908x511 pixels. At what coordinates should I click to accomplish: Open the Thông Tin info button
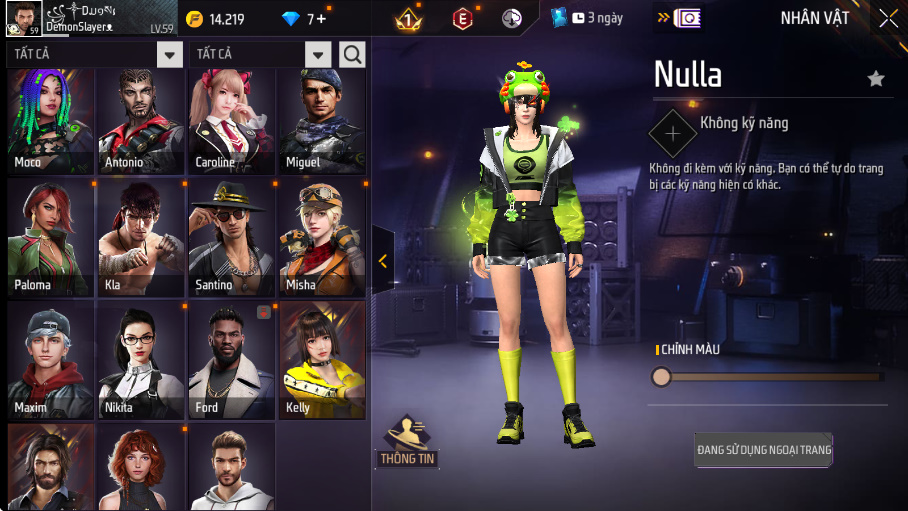(x=407, y=442)
